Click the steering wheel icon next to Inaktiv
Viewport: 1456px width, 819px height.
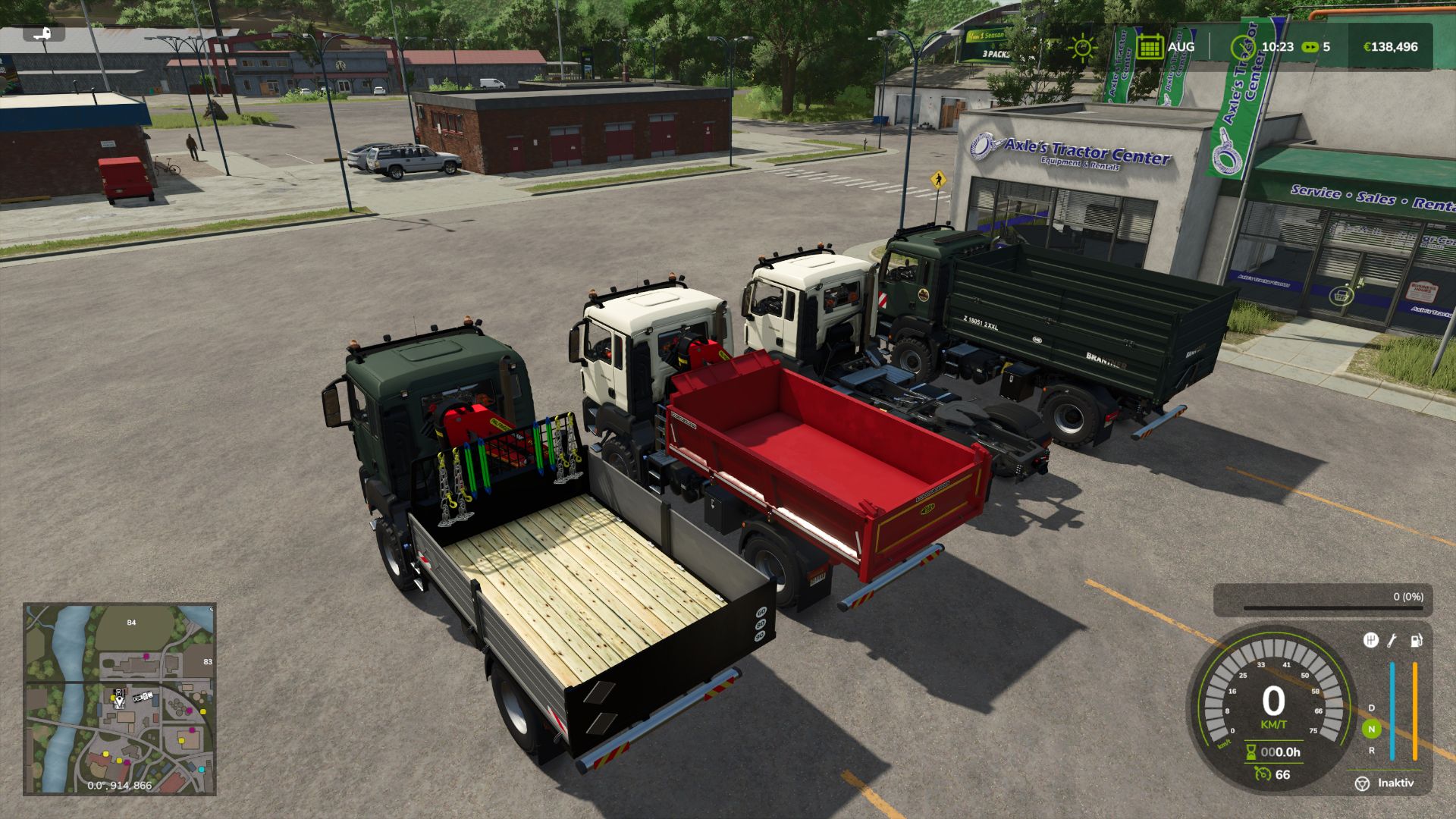point(1363,784)
